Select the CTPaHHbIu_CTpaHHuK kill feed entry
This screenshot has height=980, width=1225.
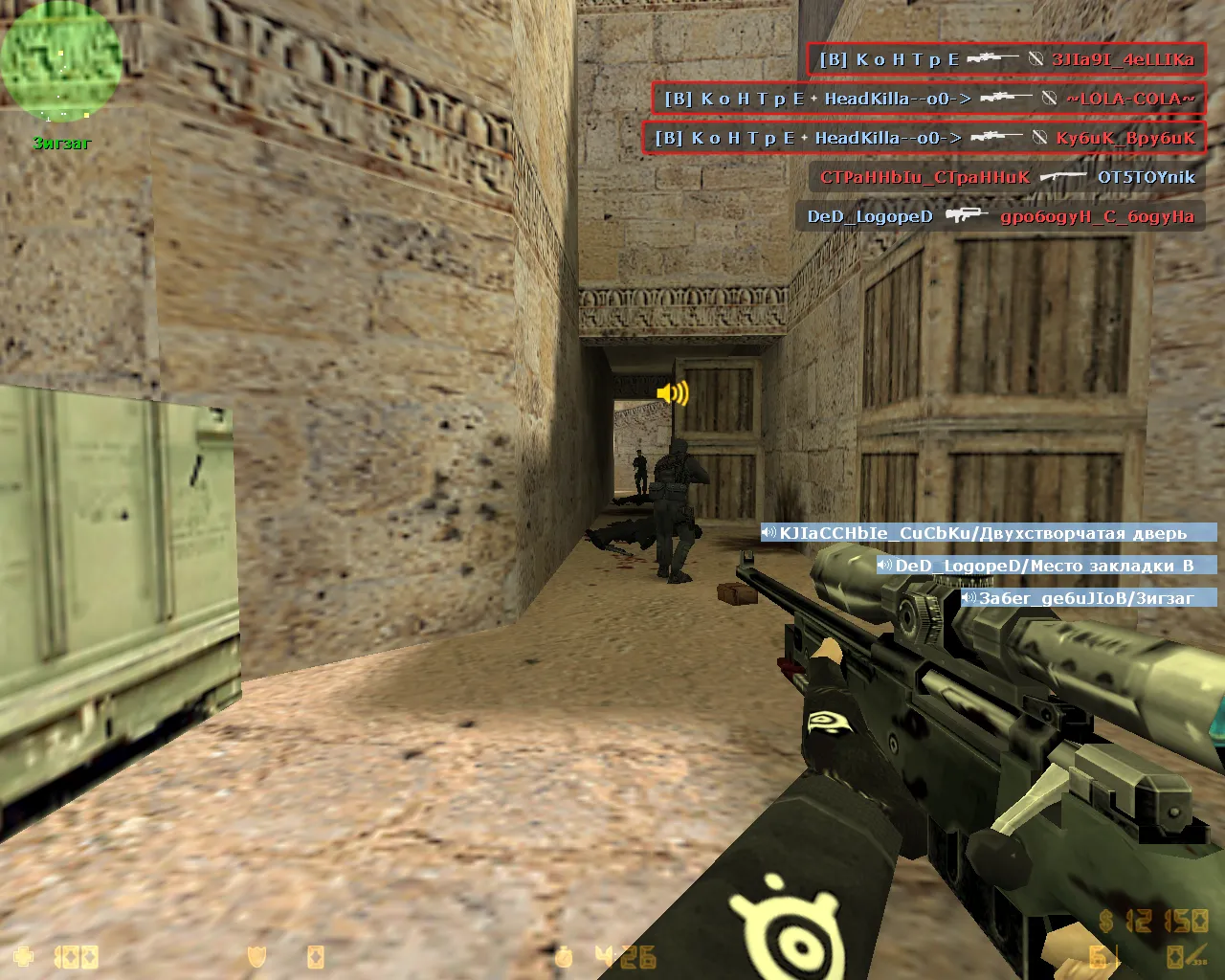1007,177
